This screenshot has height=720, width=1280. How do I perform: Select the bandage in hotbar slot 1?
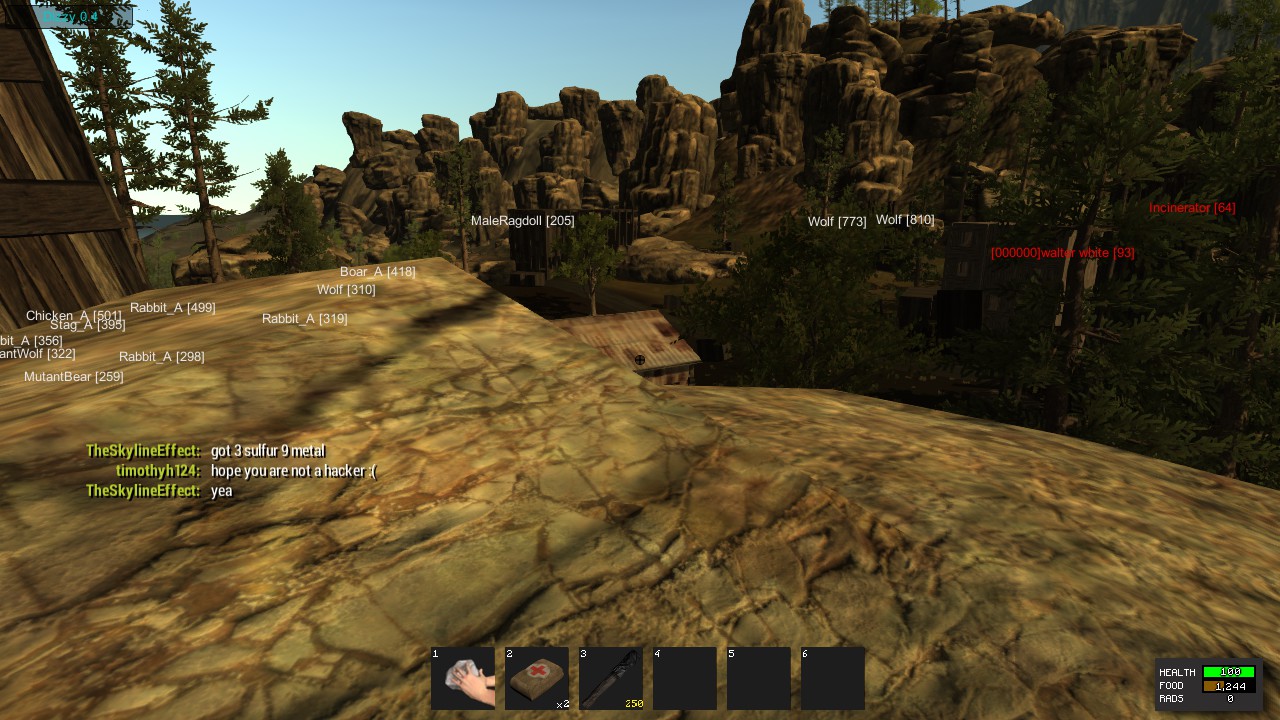463,679
